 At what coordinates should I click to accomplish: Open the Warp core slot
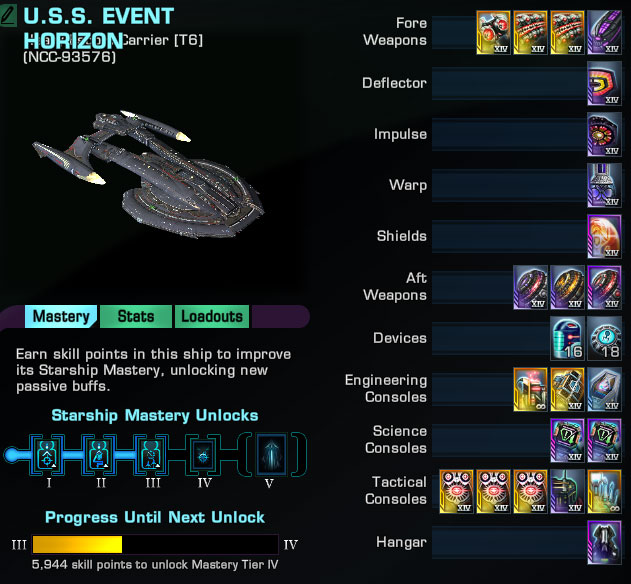pos(605,185)
